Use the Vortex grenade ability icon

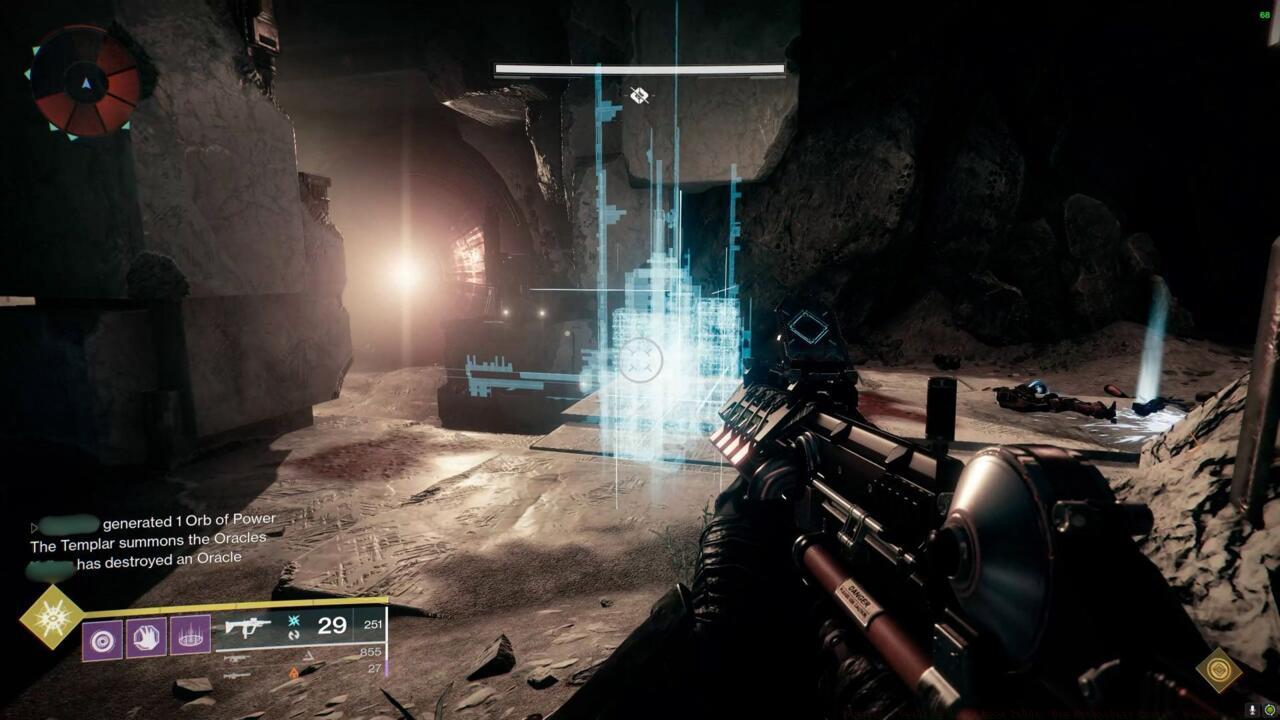tap(102, 637)
